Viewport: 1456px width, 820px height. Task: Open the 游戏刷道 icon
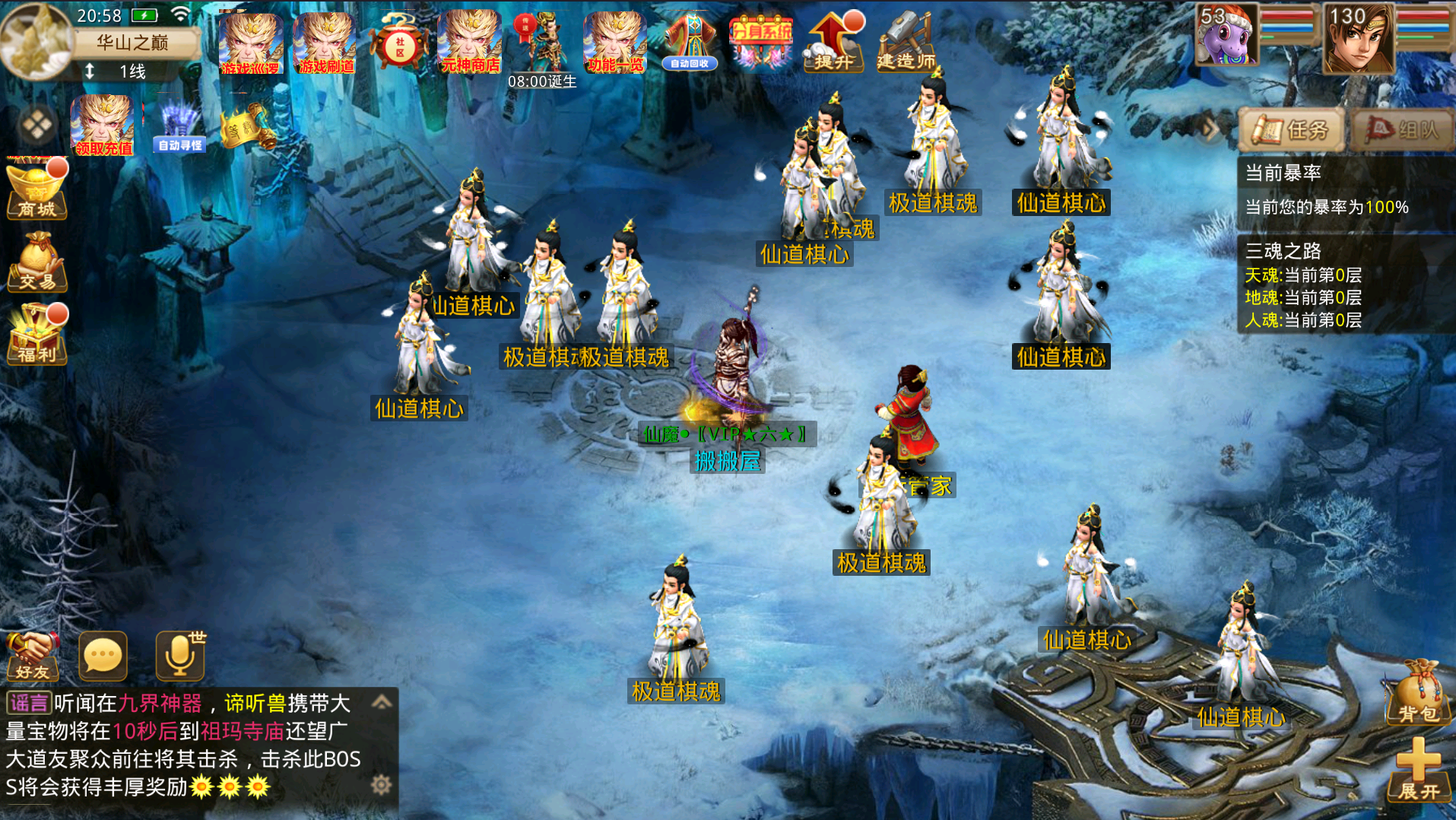(x=325, y=44)
